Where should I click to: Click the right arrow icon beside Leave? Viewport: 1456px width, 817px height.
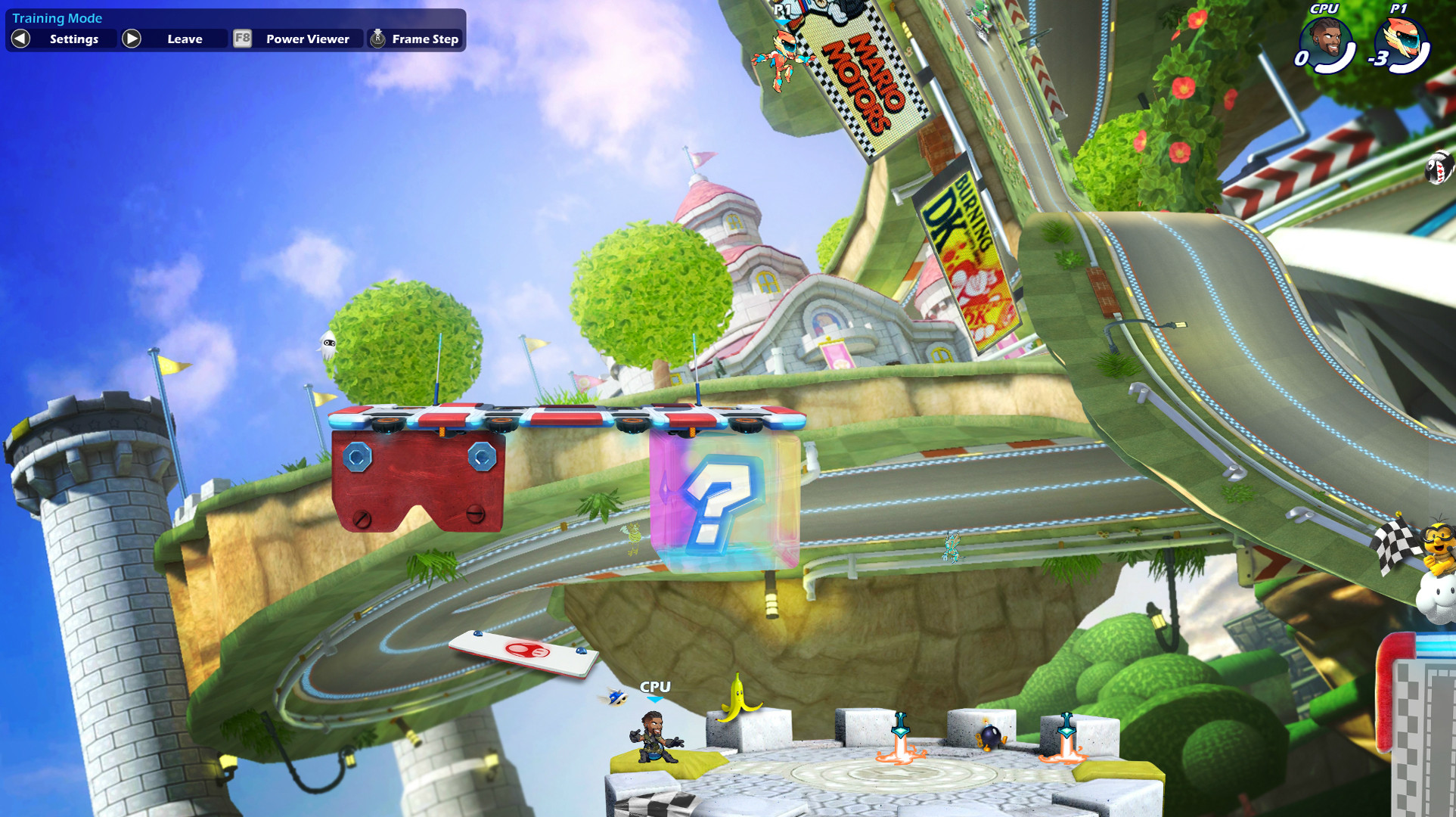point(132,39)
